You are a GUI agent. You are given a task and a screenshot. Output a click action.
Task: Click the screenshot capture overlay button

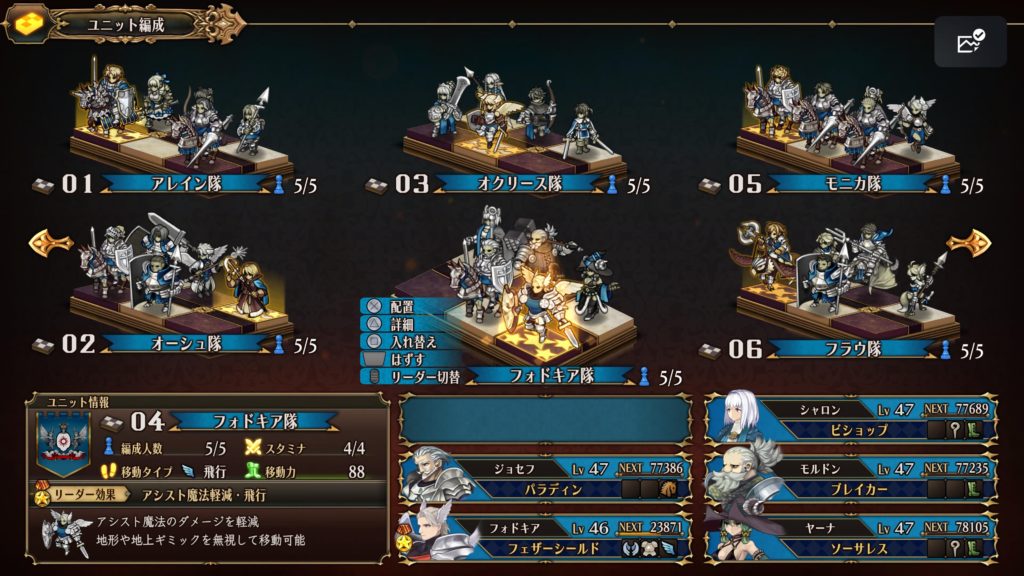(970, 42)
